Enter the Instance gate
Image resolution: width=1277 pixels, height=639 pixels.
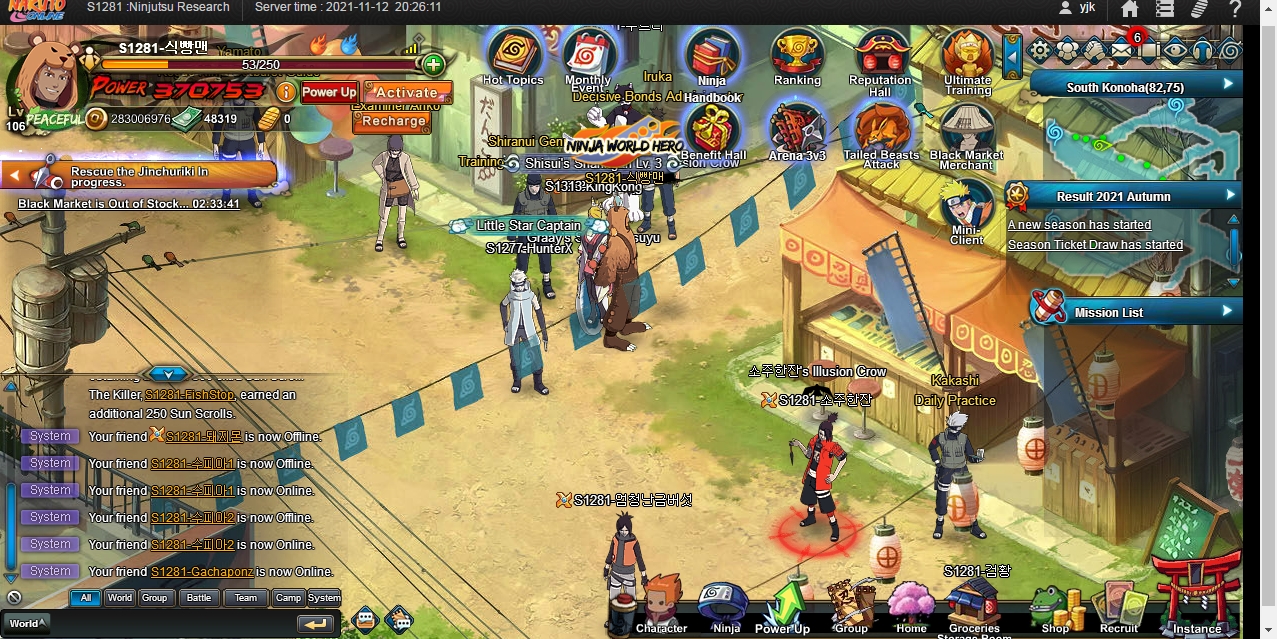[x=1196, y=600]
